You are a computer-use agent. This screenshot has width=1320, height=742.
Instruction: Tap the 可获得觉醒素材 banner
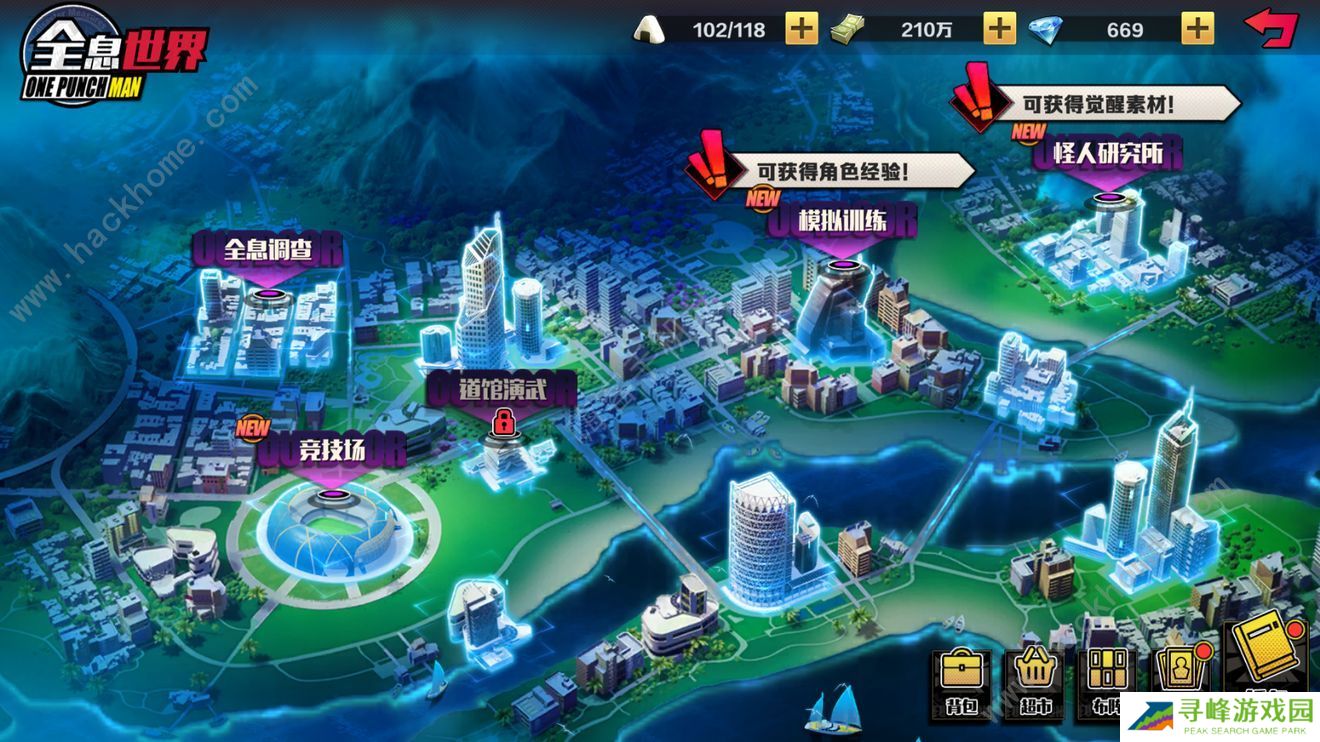click(1096, 102)
